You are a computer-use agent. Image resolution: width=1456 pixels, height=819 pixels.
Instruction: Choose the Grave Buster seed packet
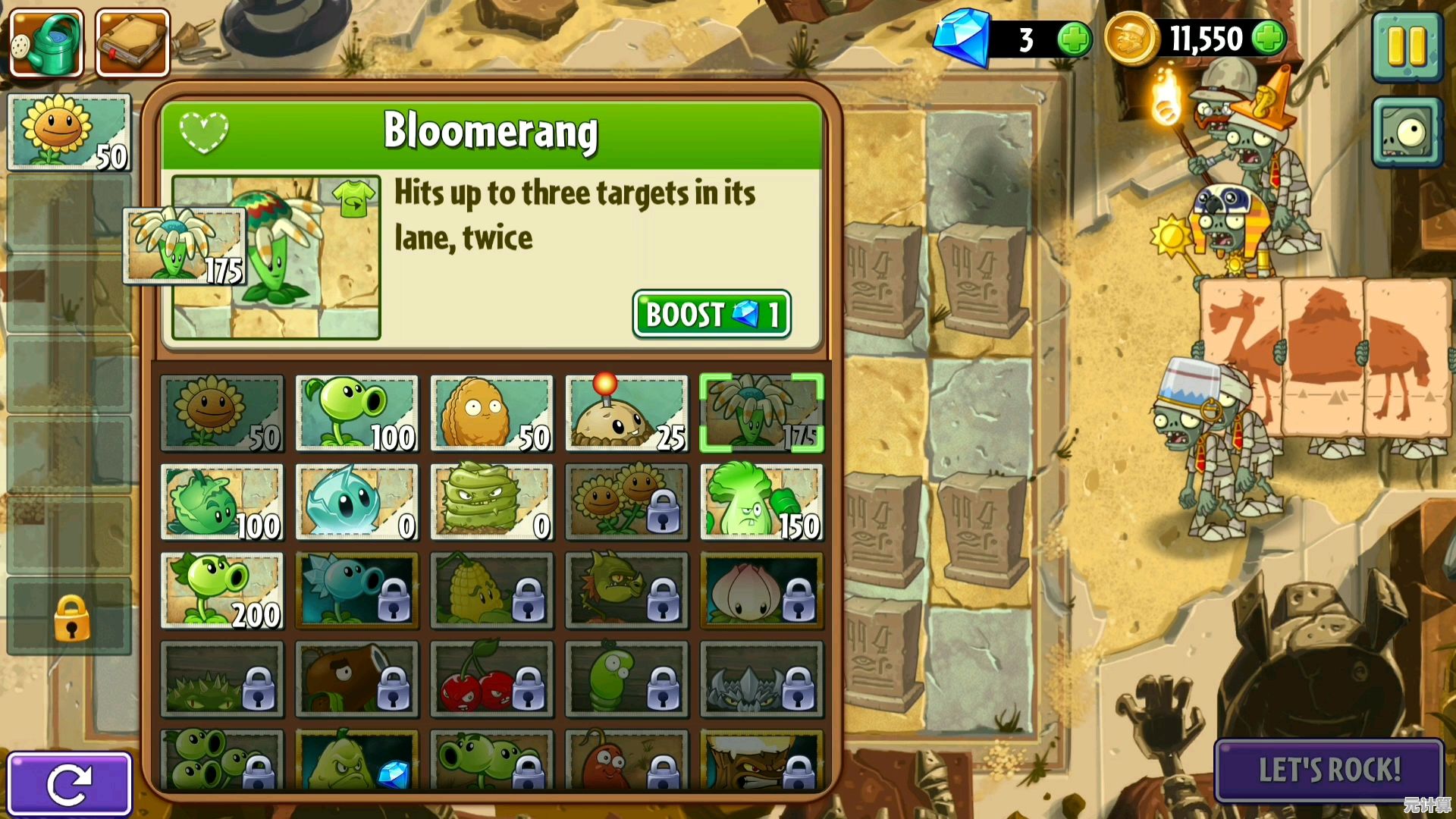click(491, 502)
